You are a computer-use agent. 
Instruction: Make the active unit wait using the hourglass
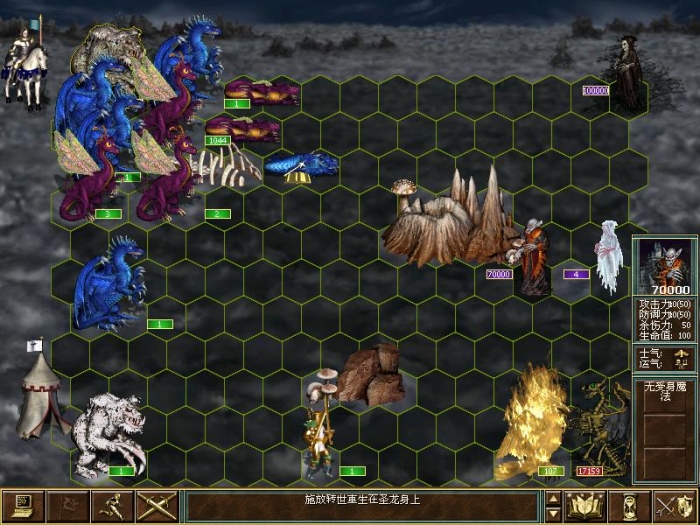tap(630, 506)
